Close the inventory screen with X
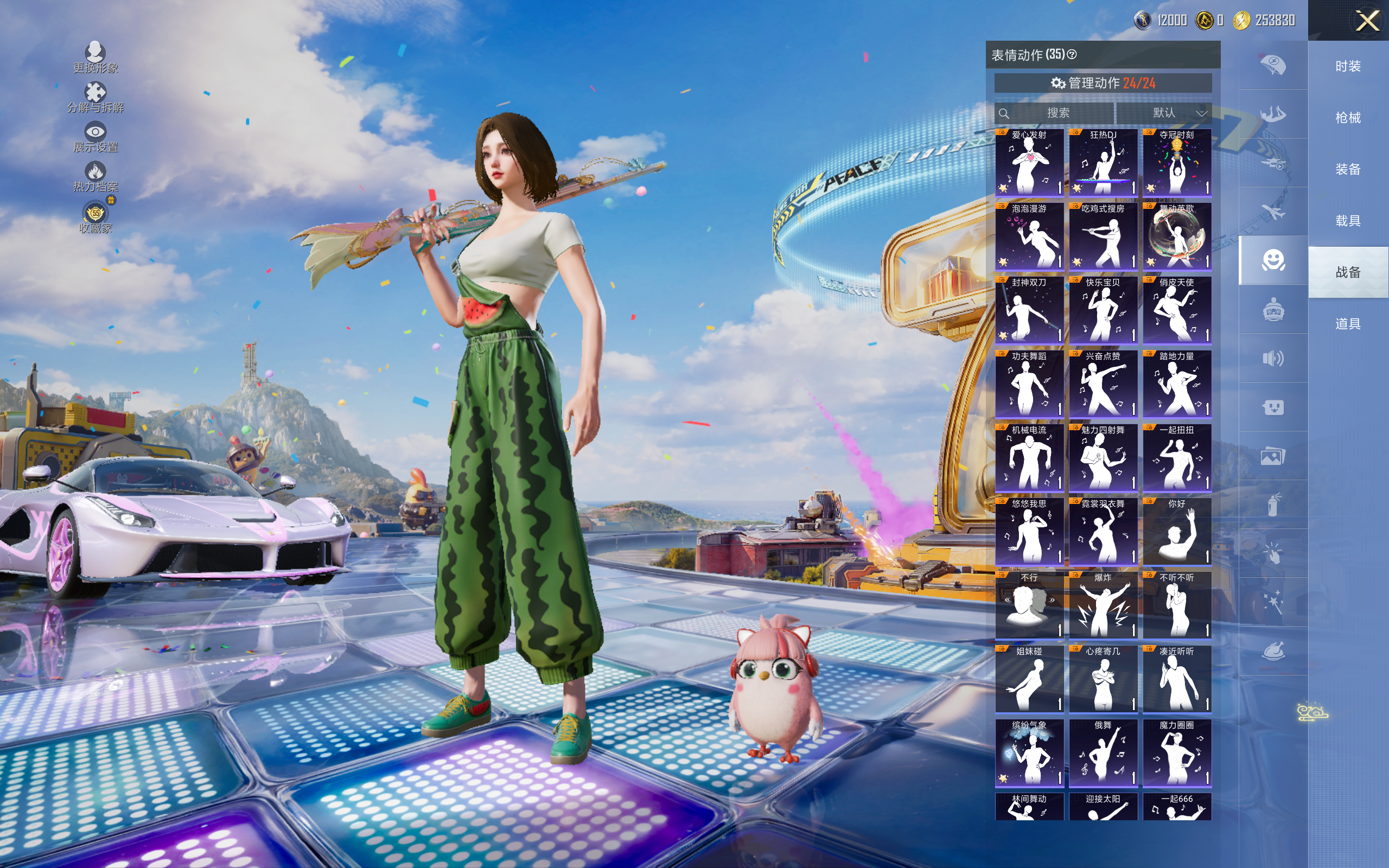The image size is (1389, 868). pyautogui.click(x=1367, y=21)
